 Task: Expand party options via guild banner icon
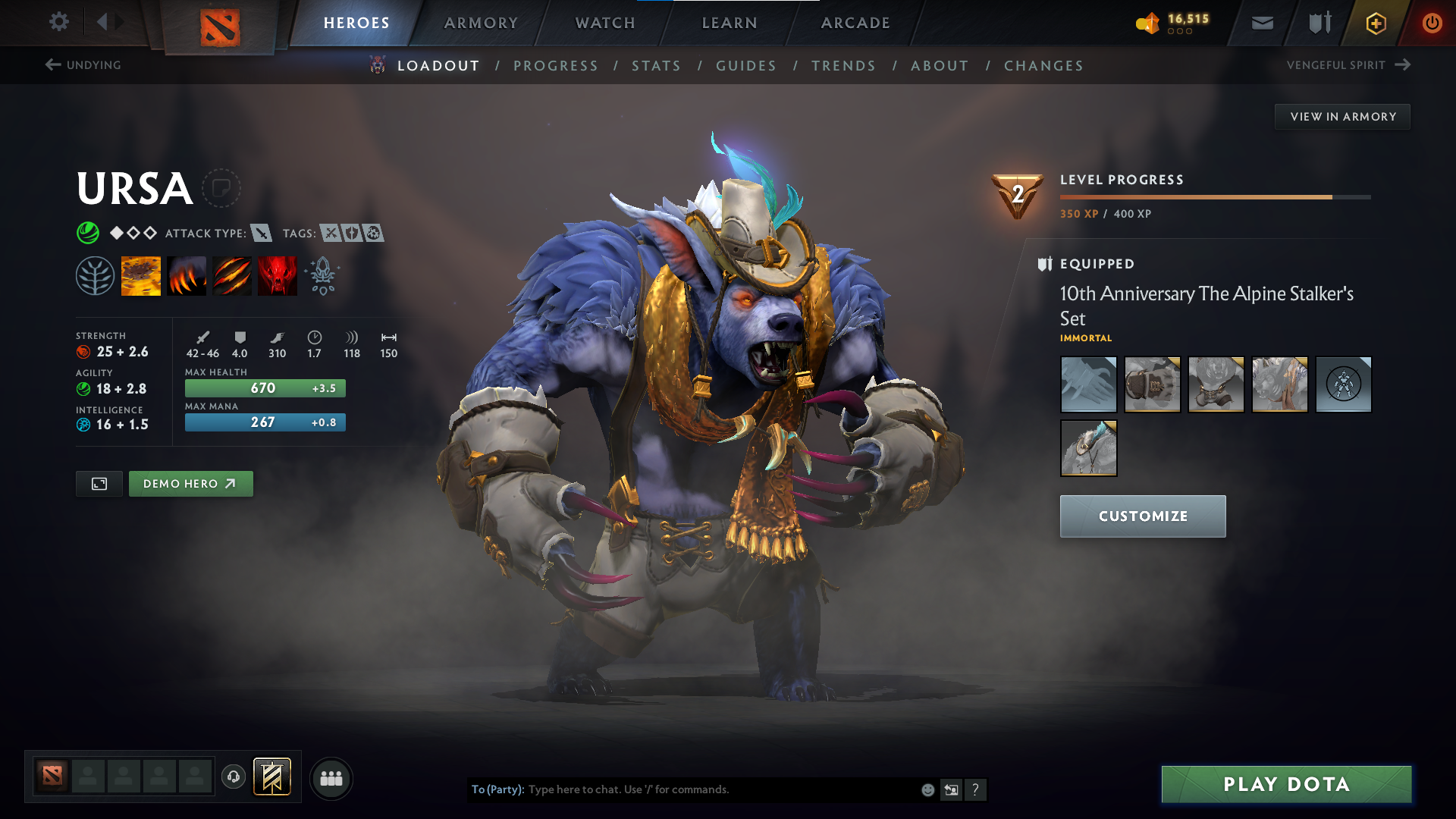271,777
